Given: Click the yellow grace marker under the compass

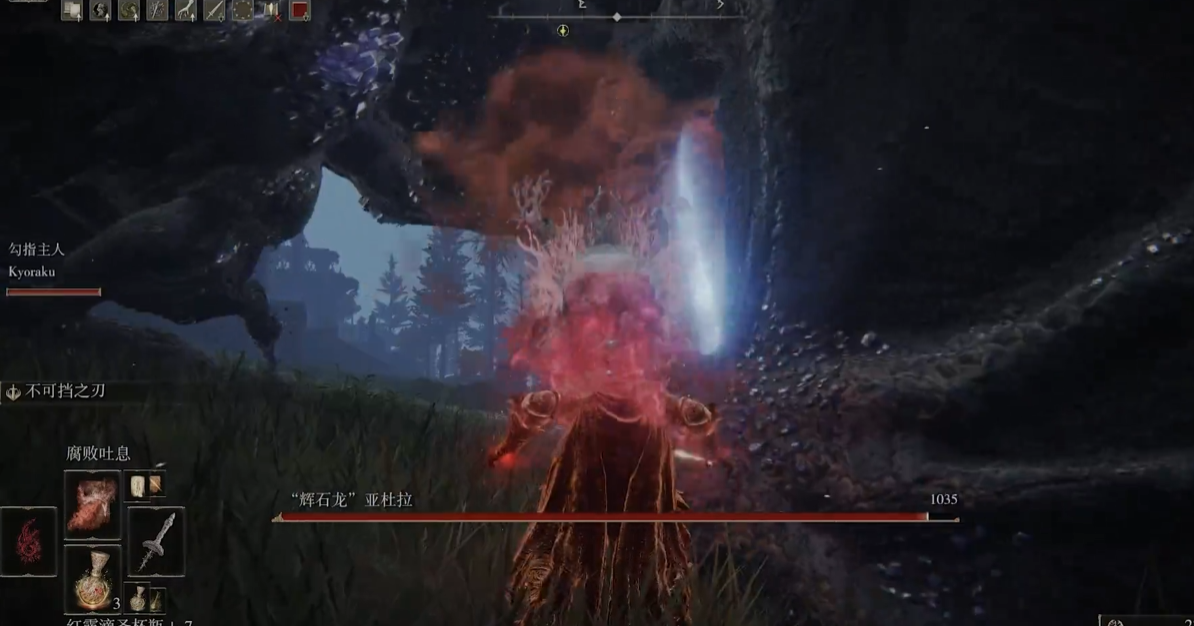Looking at the screenshot, I should click(563, 31).
